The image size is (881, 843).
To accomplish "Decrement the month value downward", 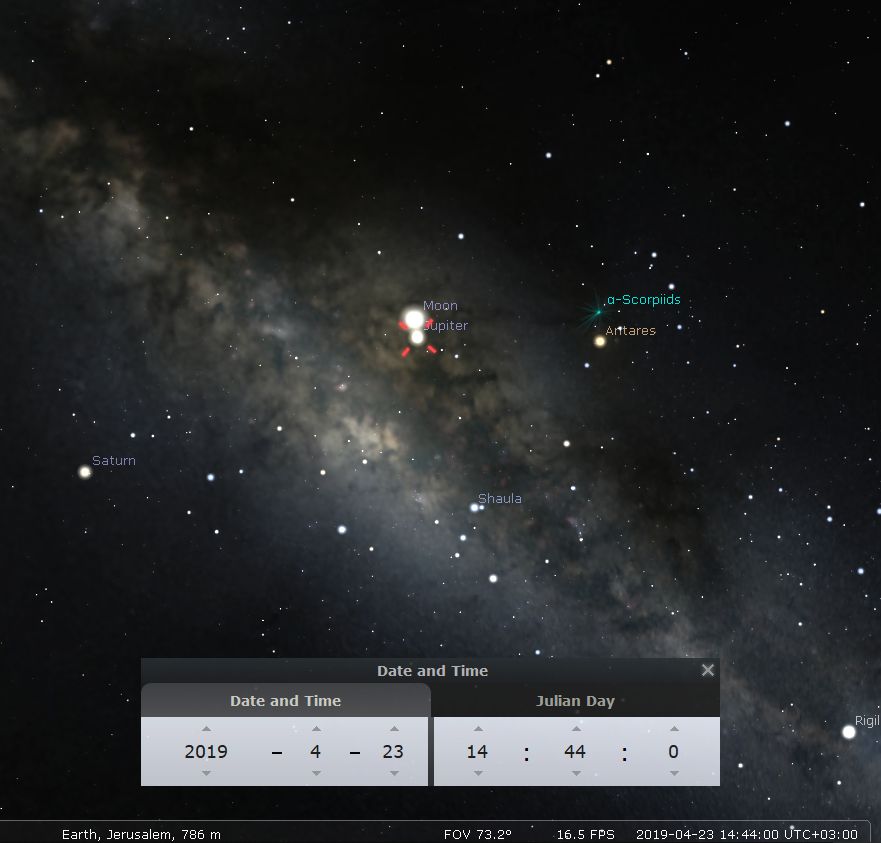I will click(x=316, y=773).
